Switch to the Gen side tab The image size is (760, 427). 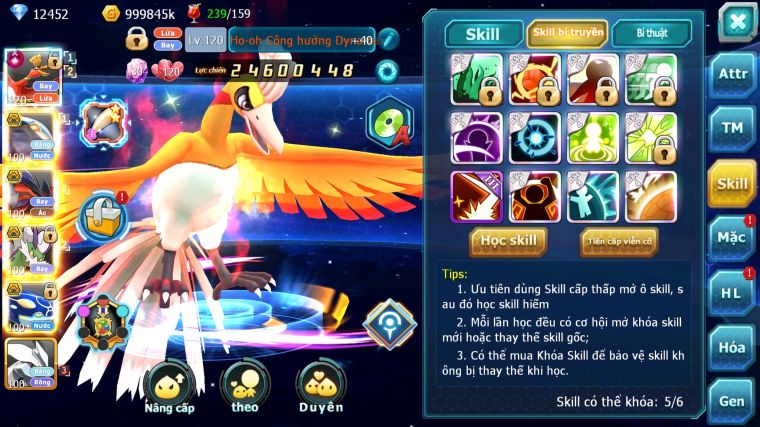[x=732, y=401]
